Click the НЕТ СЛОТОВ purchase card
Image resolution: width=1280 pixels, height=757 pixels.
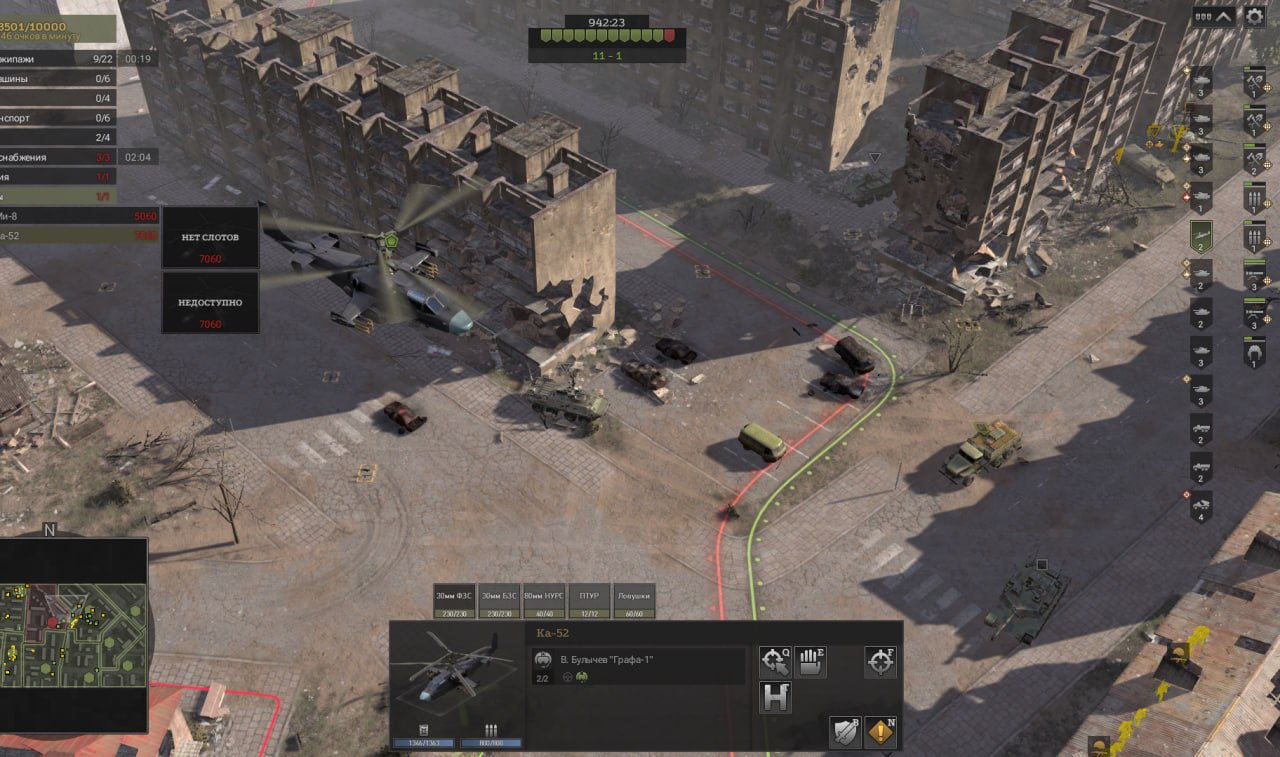tap(211, 237)
